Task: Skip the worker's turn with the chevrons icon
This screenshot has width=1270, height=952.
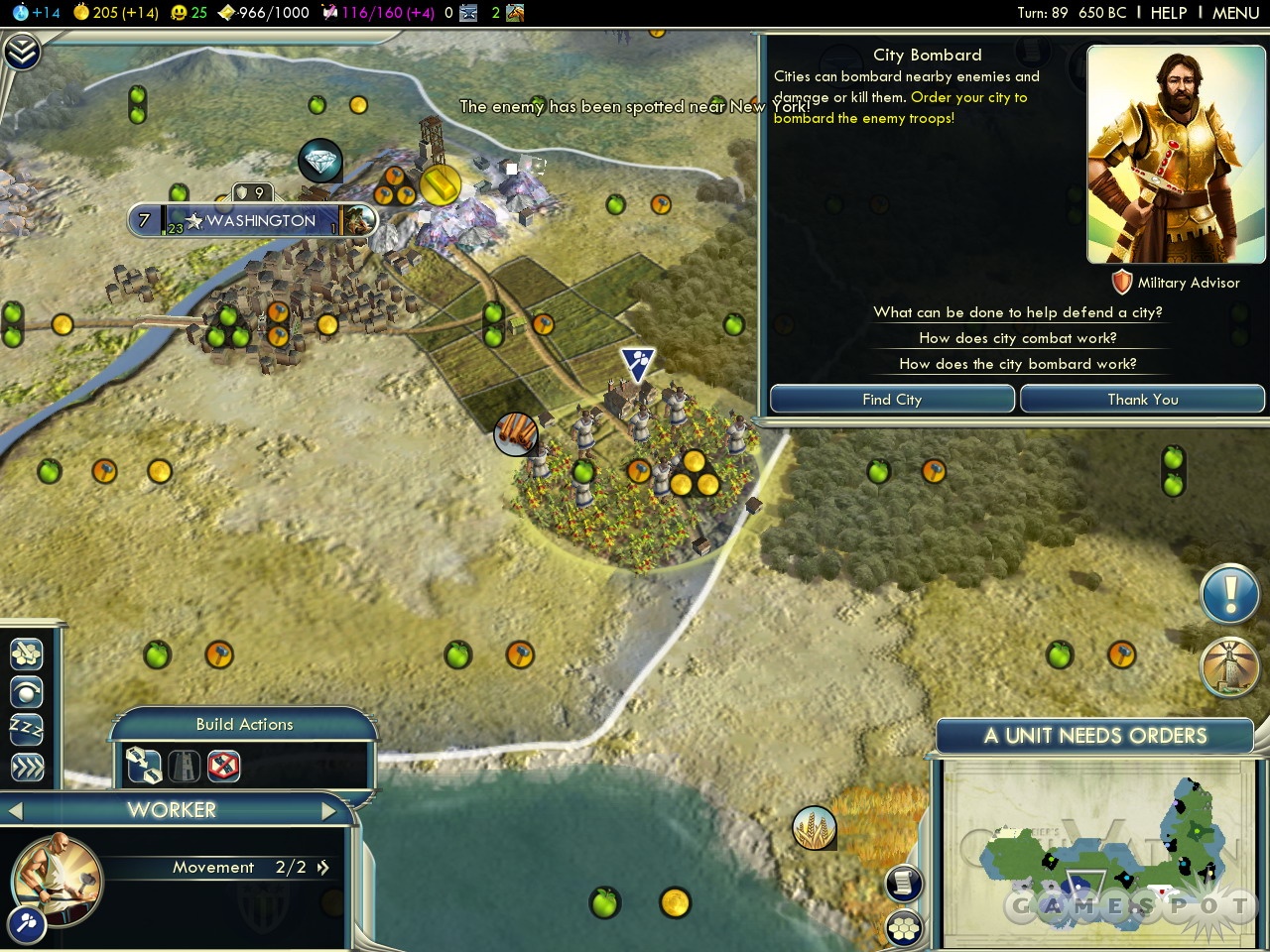Action: pos(27,768)
